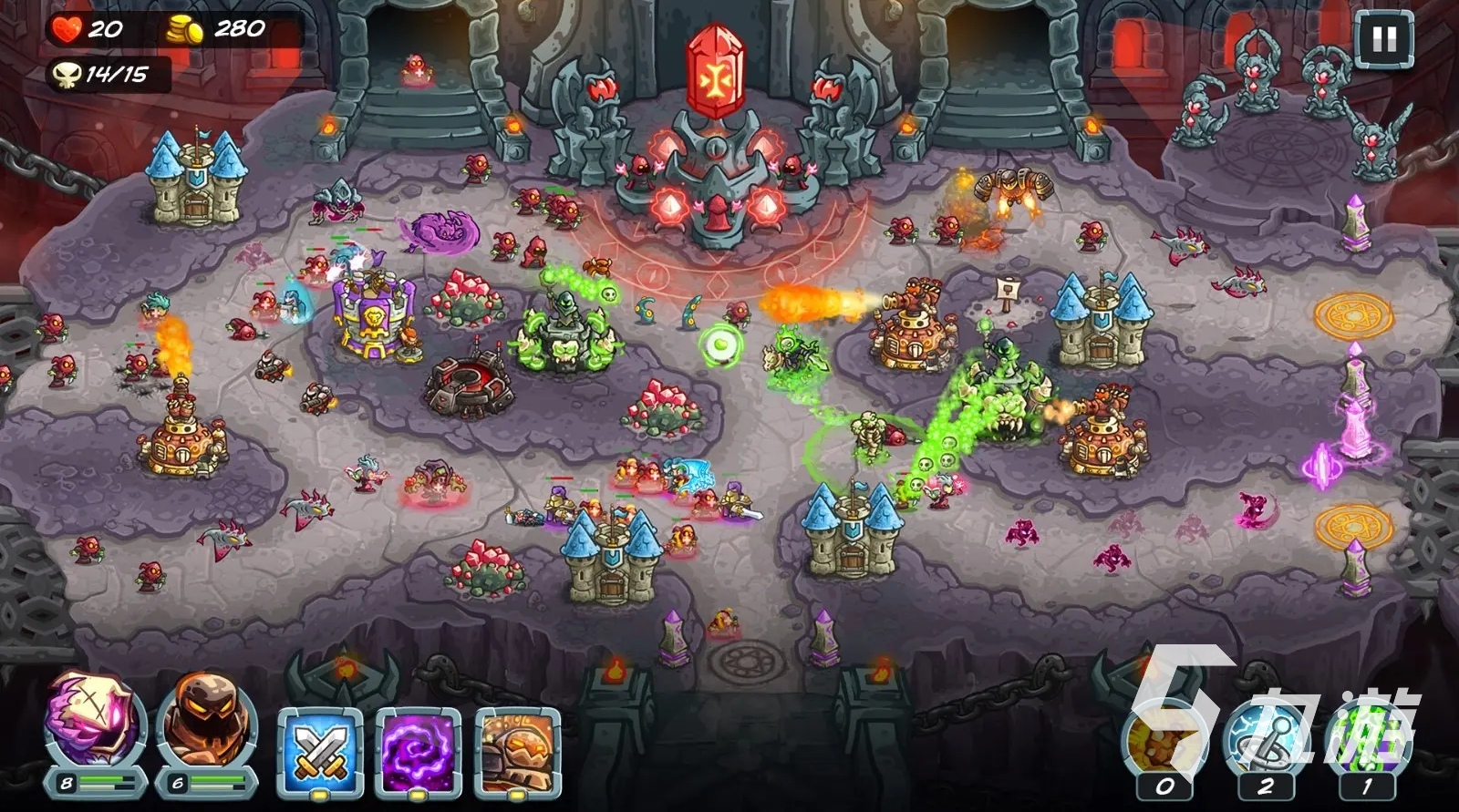Screen dimensions: 1459x812
Task: Call reinforcements with the crossed swords ability
Action: [320, 752]
